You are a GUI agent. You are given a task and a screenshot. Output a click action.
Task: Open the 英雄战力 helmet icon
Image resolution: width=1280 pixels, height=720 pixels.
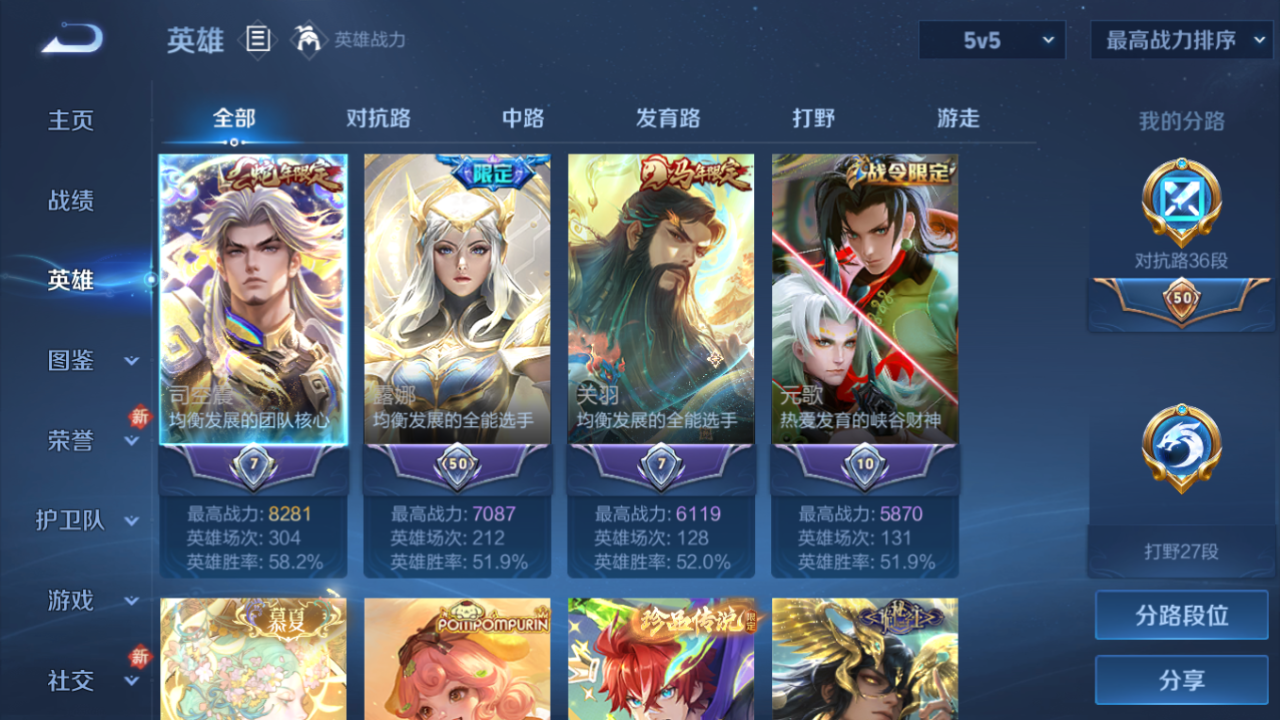(x=311, y=40)
